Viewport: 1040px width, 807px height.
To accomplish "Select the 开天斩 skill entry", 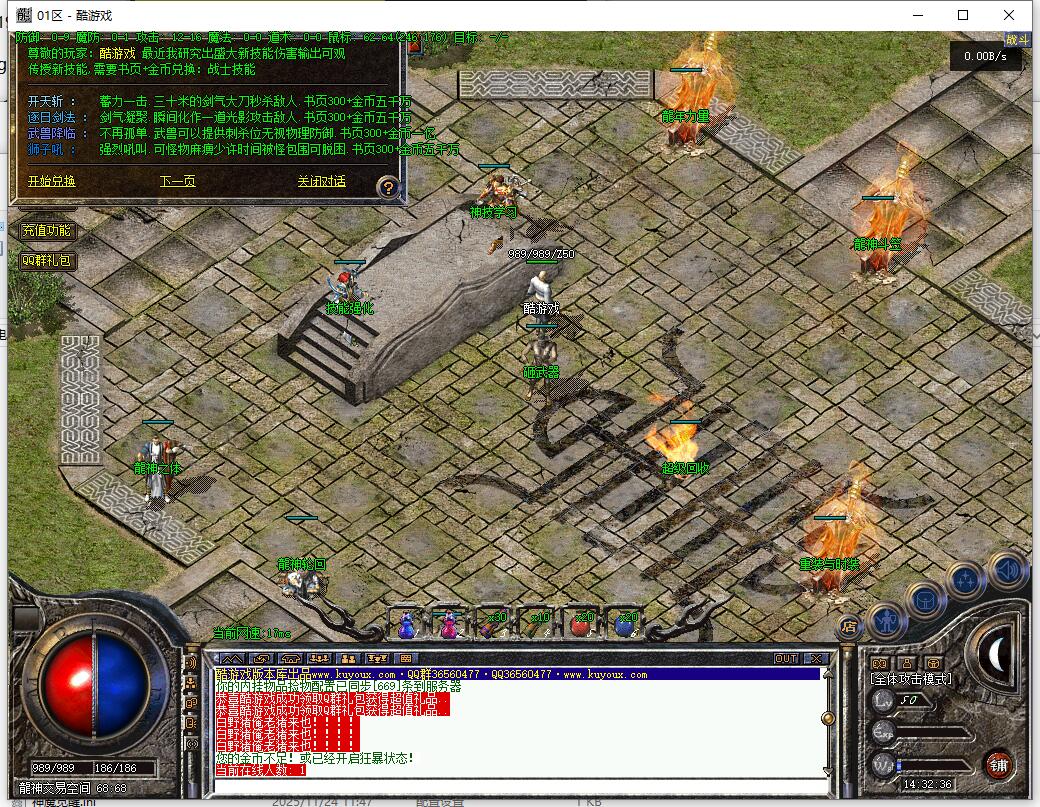I will pyautogui.click(x=46, y=102).
